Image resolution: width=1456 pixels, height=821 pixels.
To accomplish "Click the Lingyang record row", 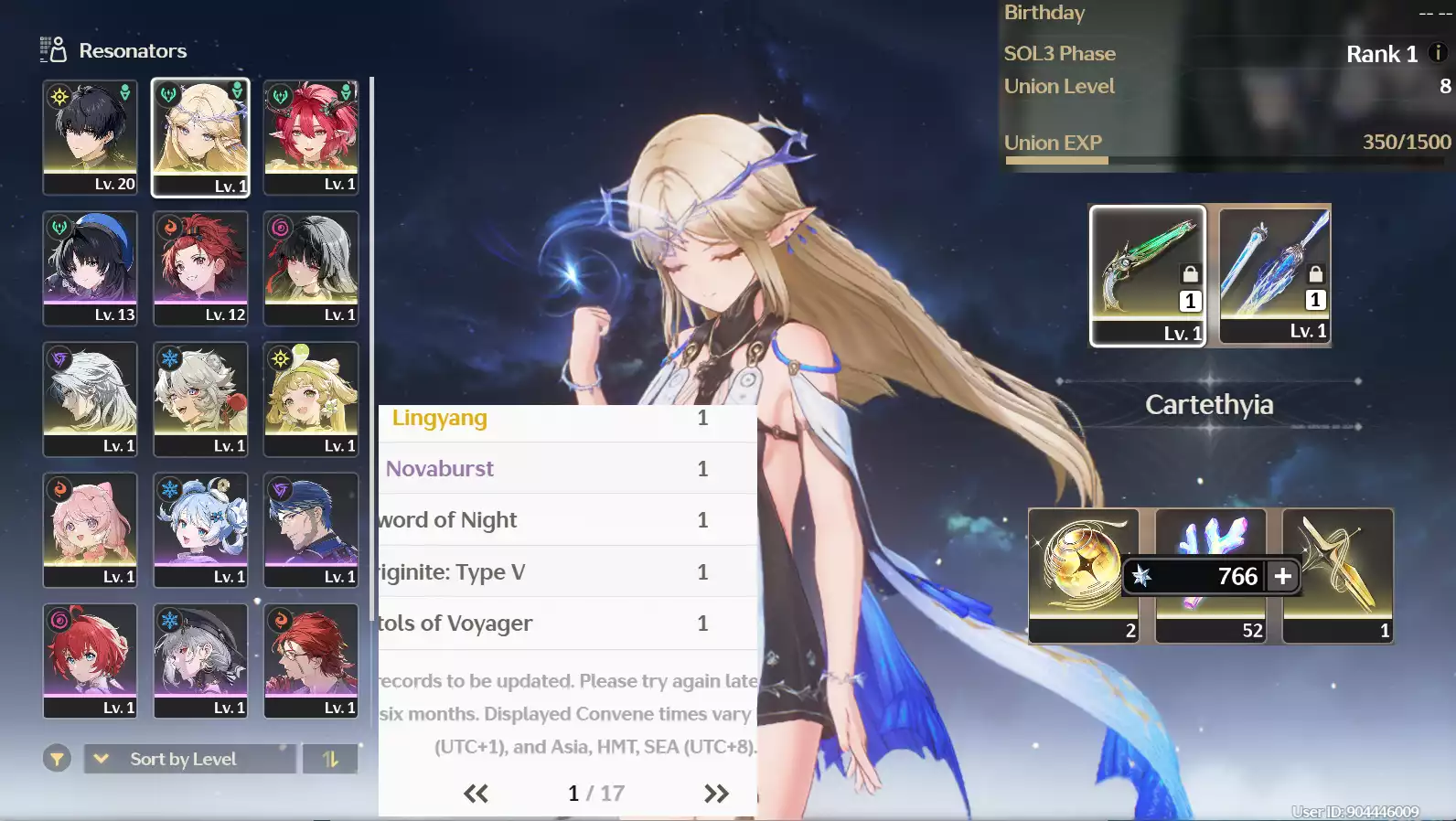I will [567, 419].
